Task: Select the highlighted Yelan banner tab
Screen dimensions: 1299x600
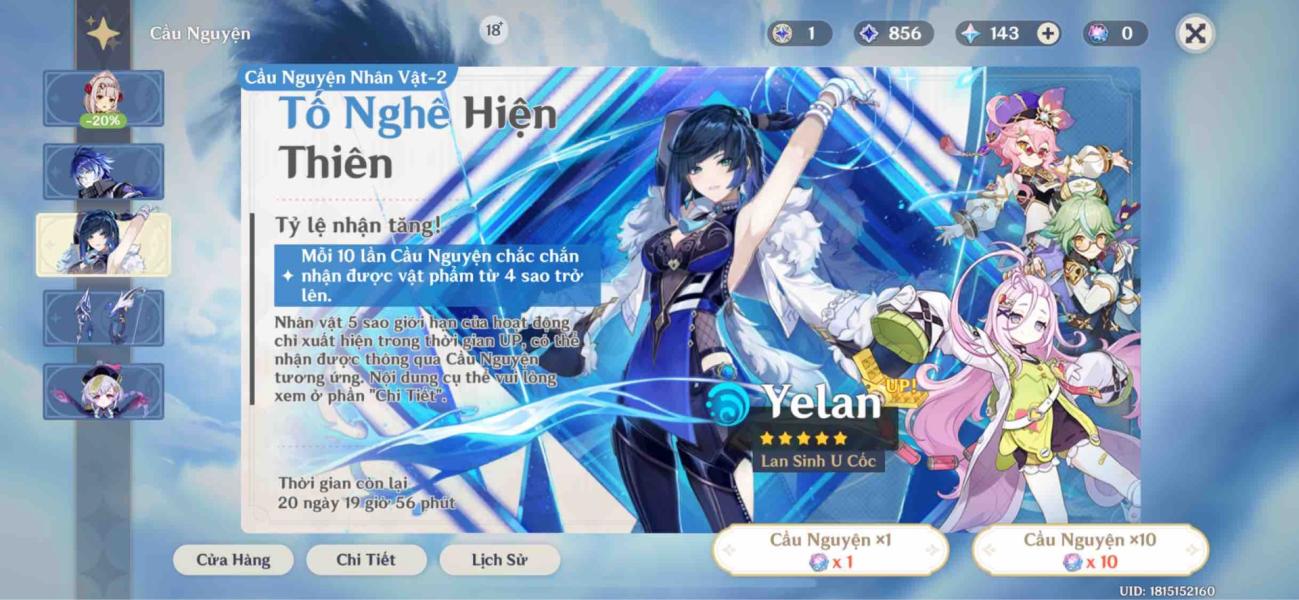Action: click(x=103, y=244)
